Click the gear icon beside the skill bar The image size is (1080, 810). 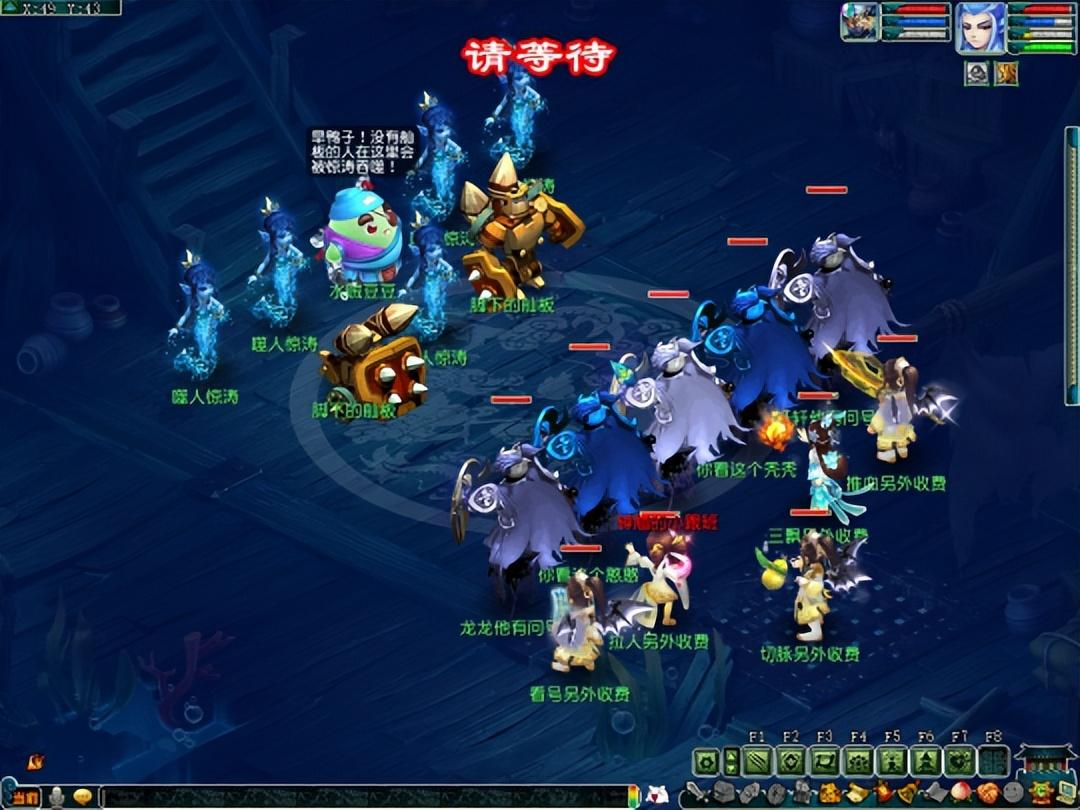tap(706, 762)
